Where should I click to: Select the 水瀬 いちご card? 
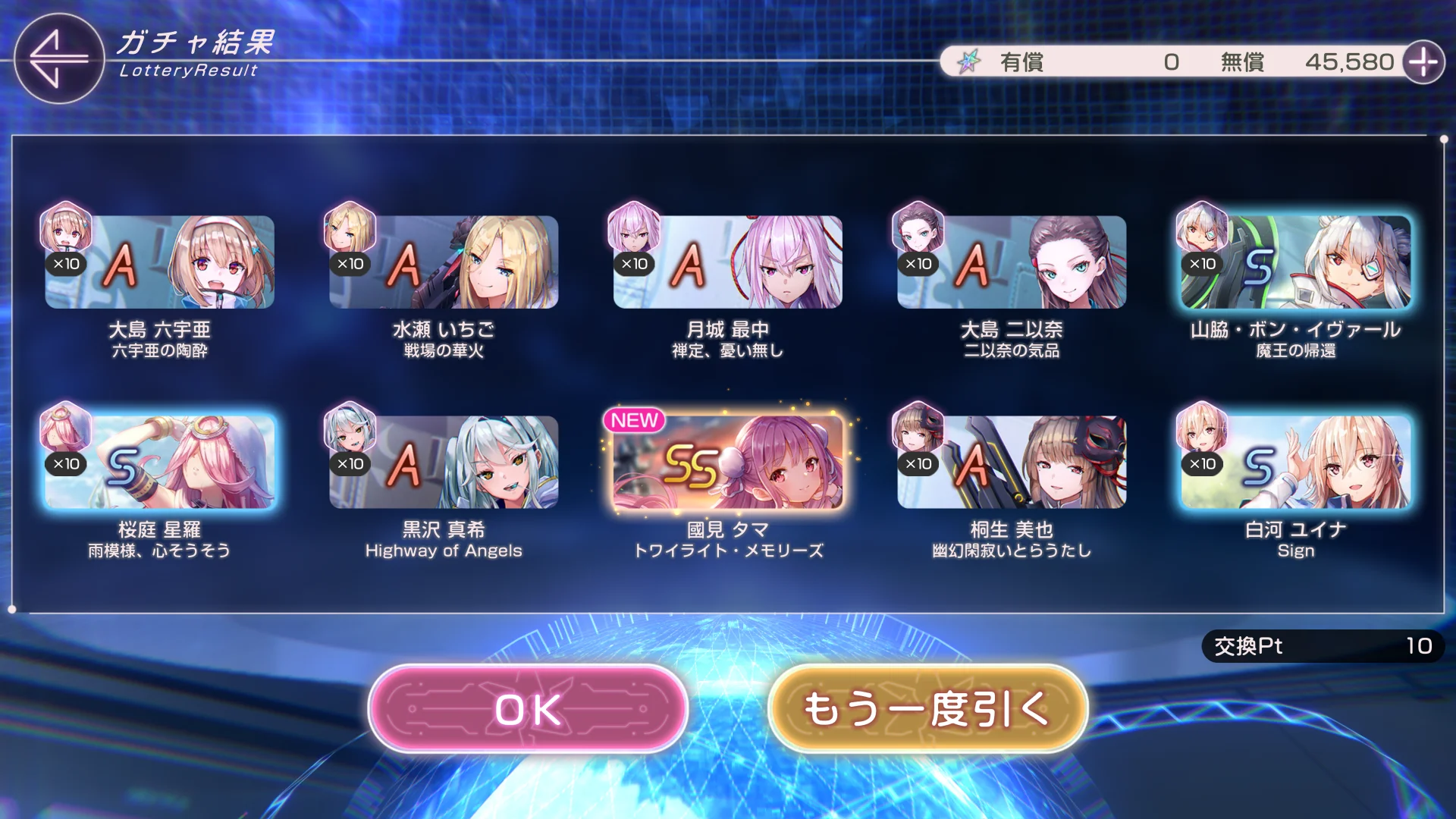[444, 262]
